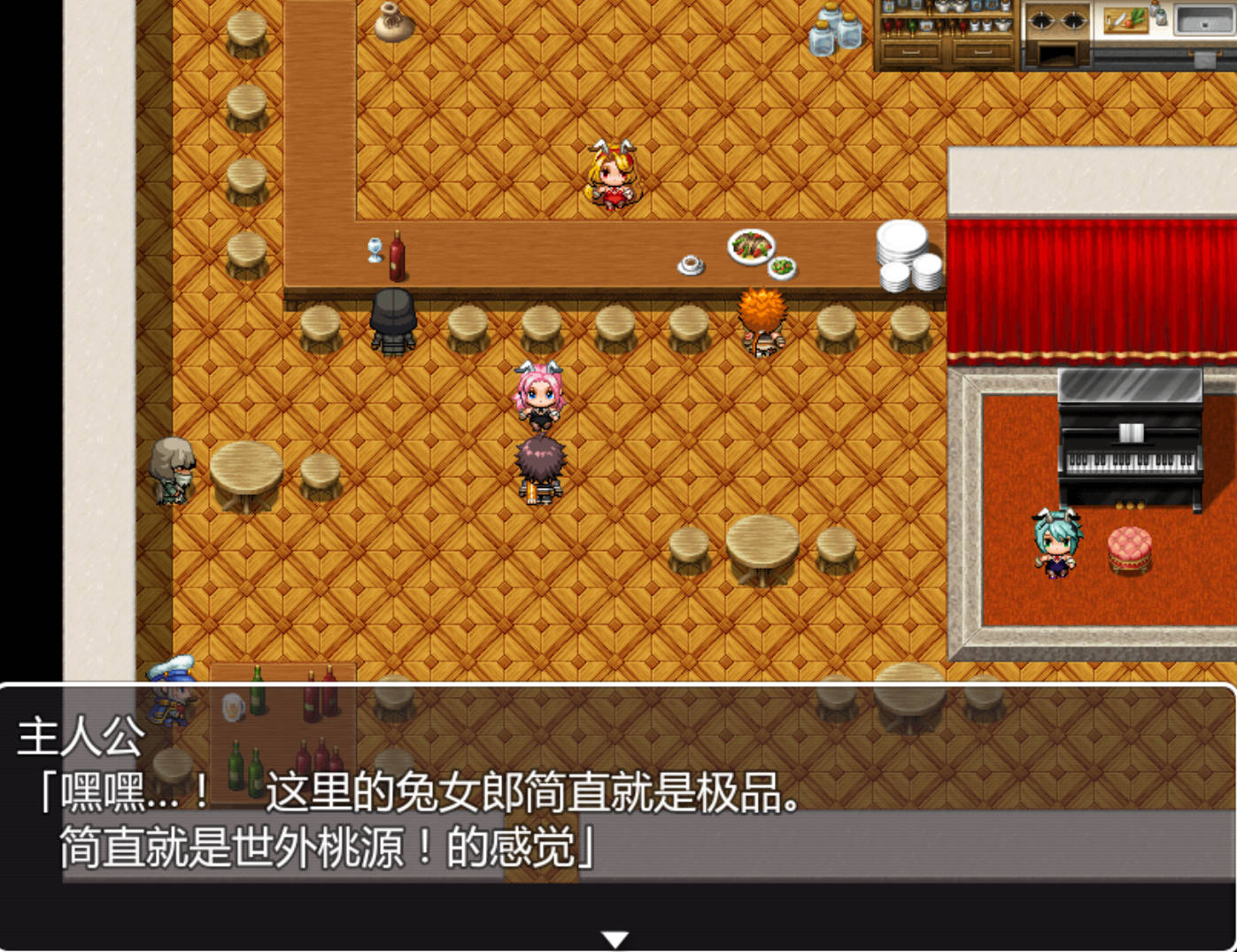The image size is (1237, 952).
Task: Click the blonde bunny girl behind the bar
Action: pos(613,177)
